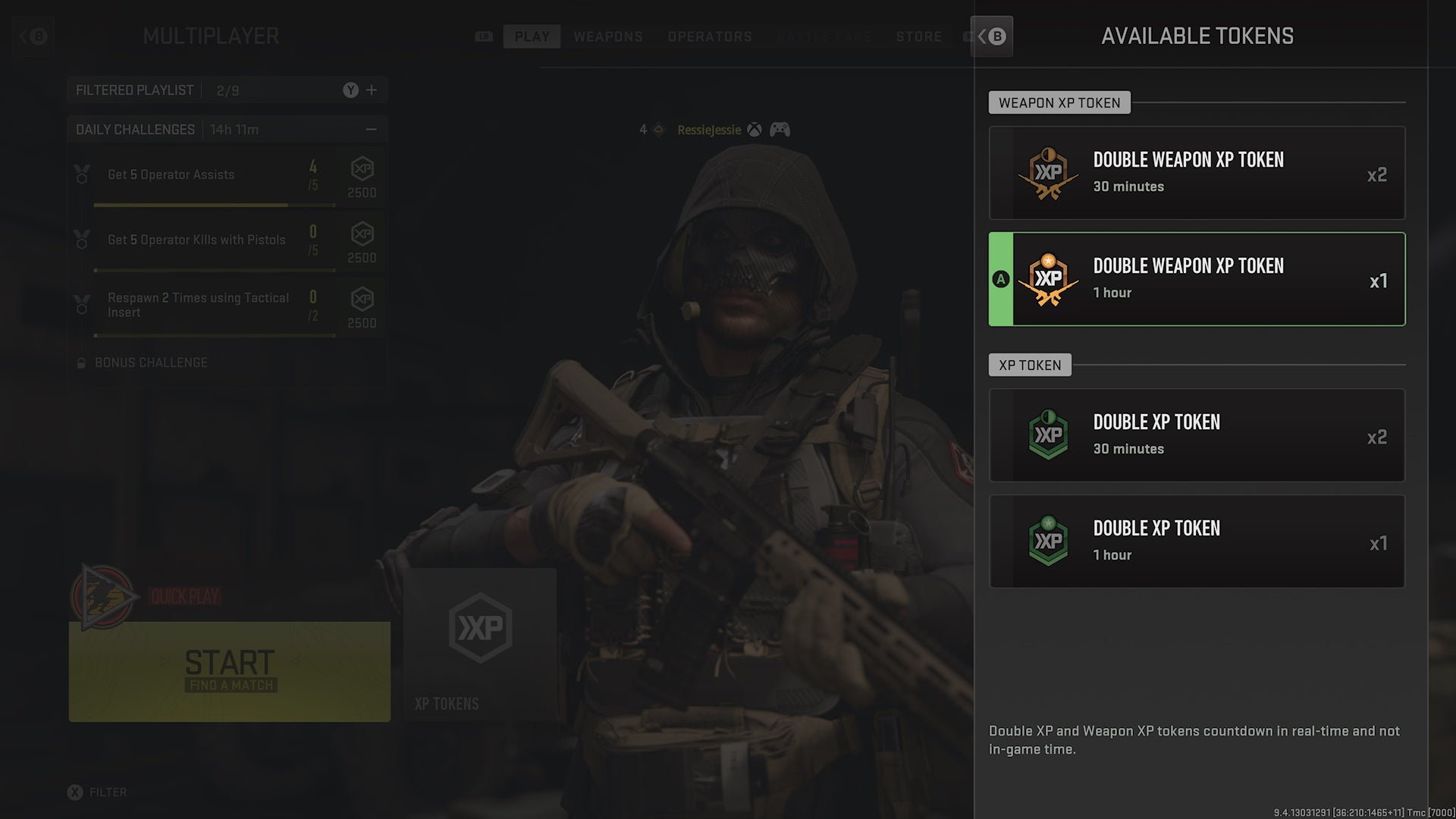Activate the highlighted 1-hour Double Weapon XP token
Screen dimensions: 1456x819
1197,279
